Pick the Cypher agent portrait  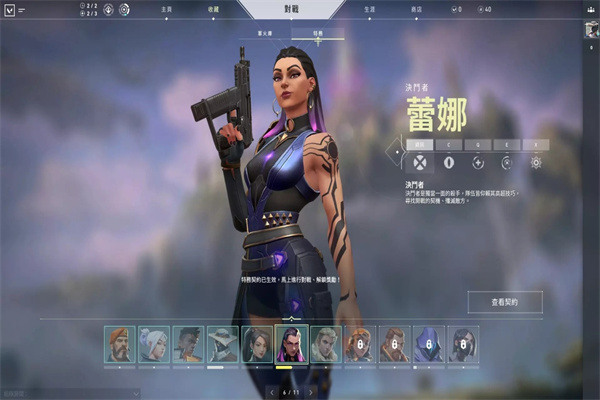[x=222, y=343]
